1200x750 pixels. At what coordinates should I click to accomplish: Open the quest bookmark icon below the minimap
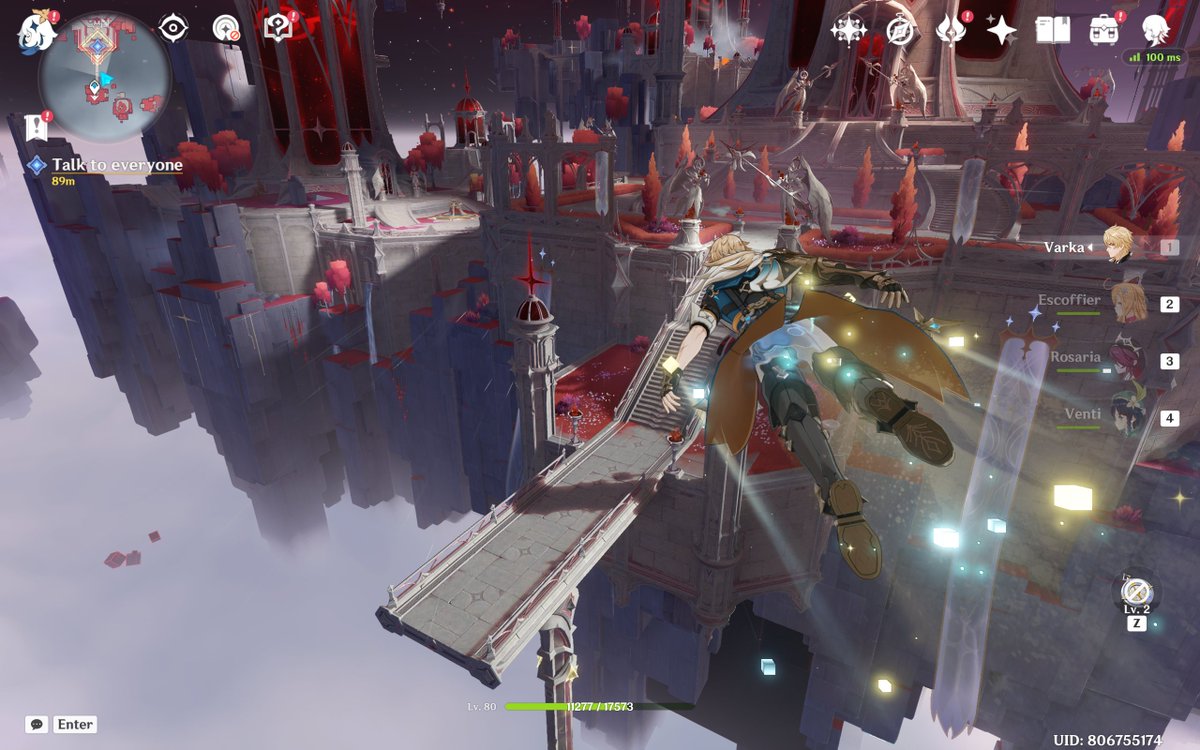coord(37,127)
